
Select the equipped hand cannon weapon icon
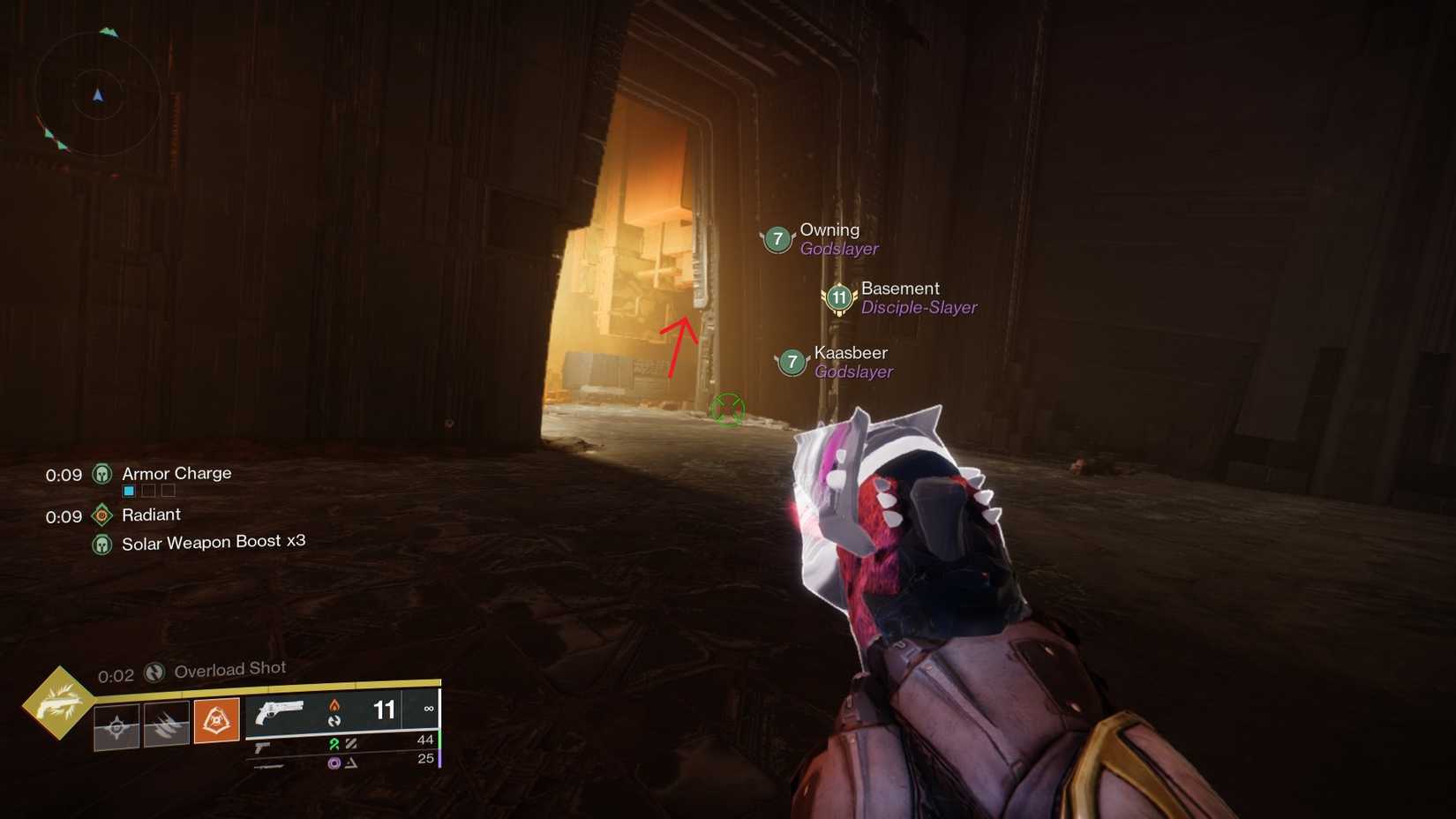point(281,711)
